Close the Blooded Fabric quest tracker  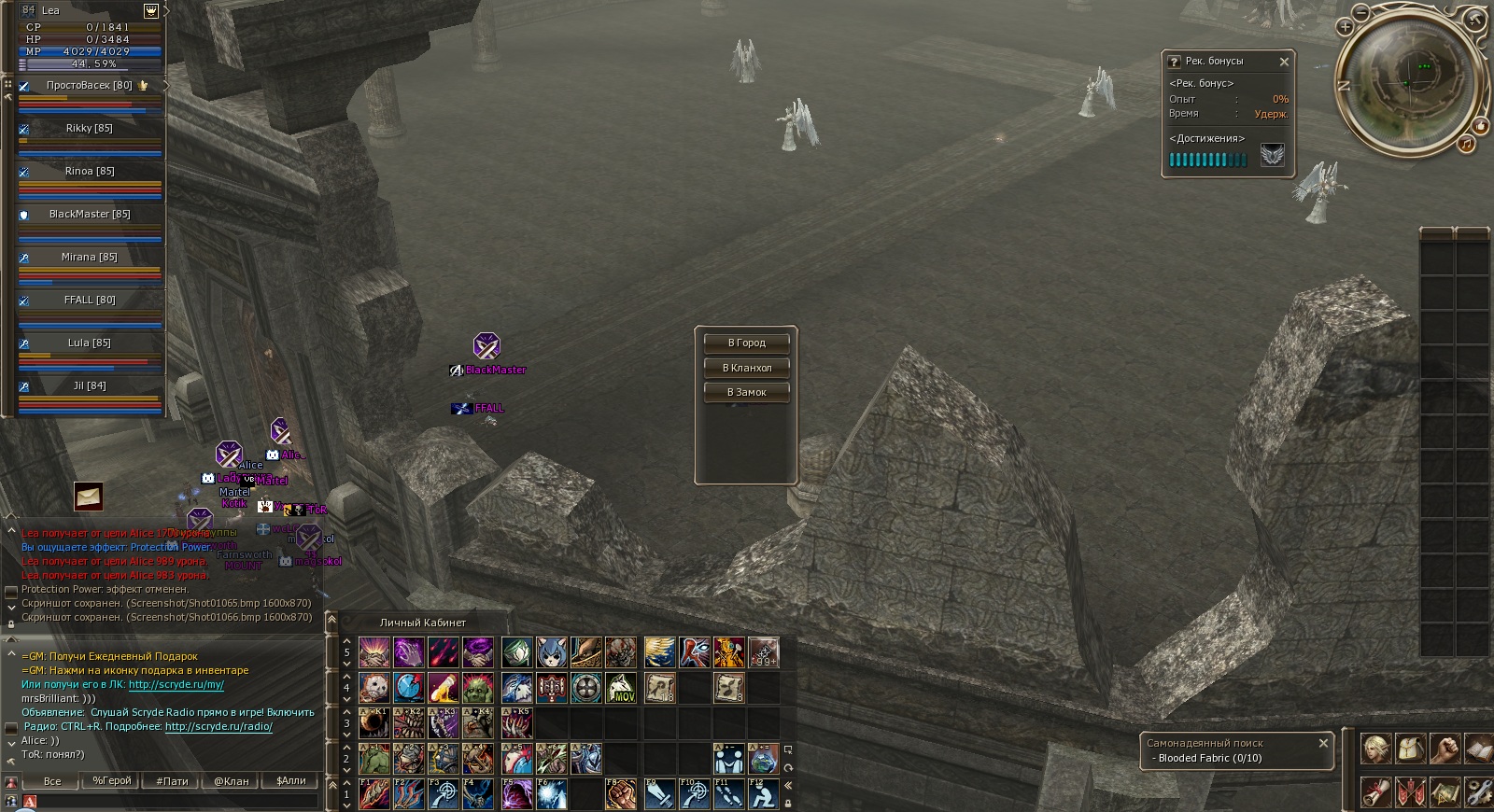(1323, 743)
